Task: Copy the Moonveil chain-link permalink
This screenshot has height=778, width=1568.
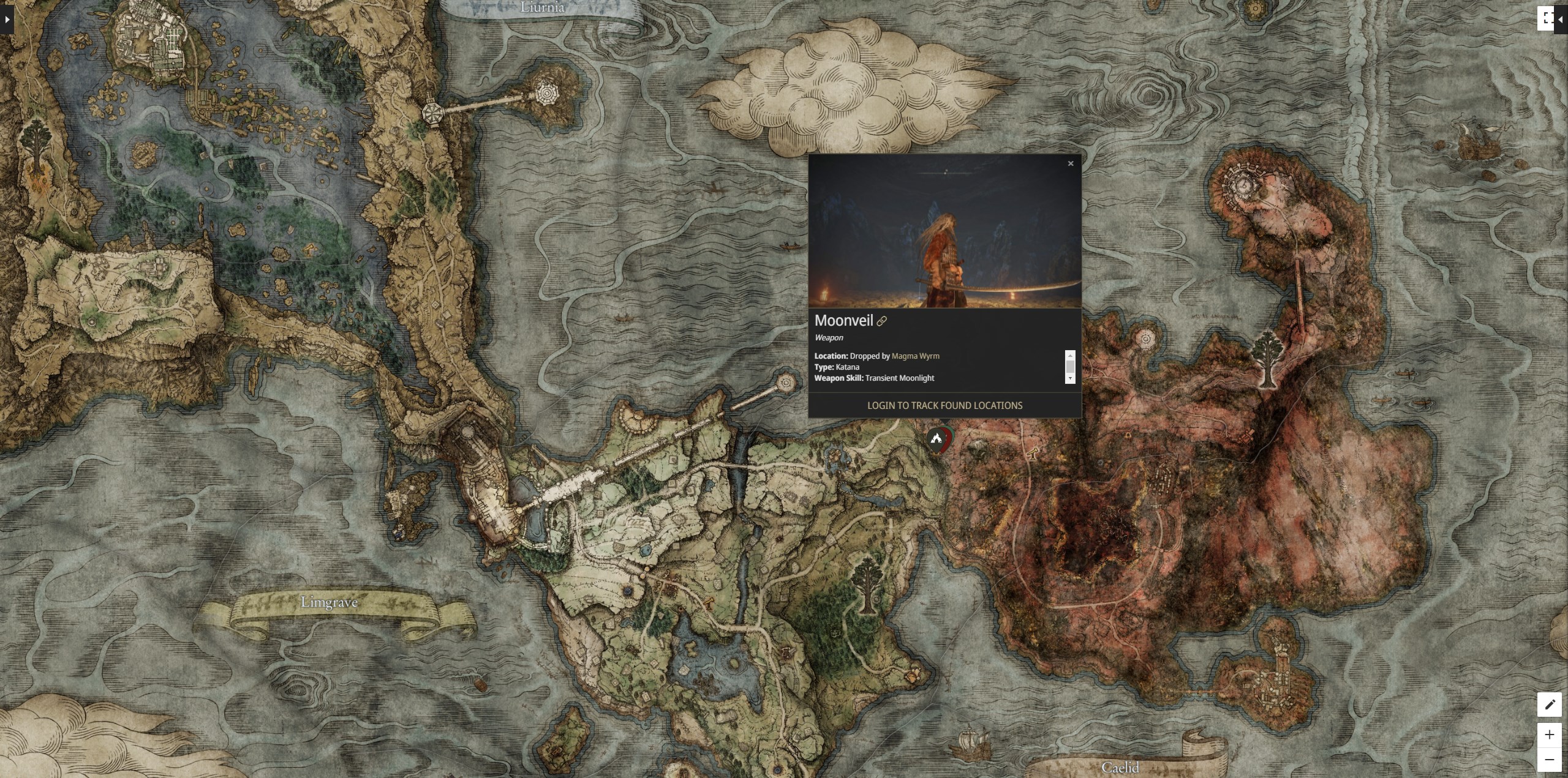Action: pos(882,321)
